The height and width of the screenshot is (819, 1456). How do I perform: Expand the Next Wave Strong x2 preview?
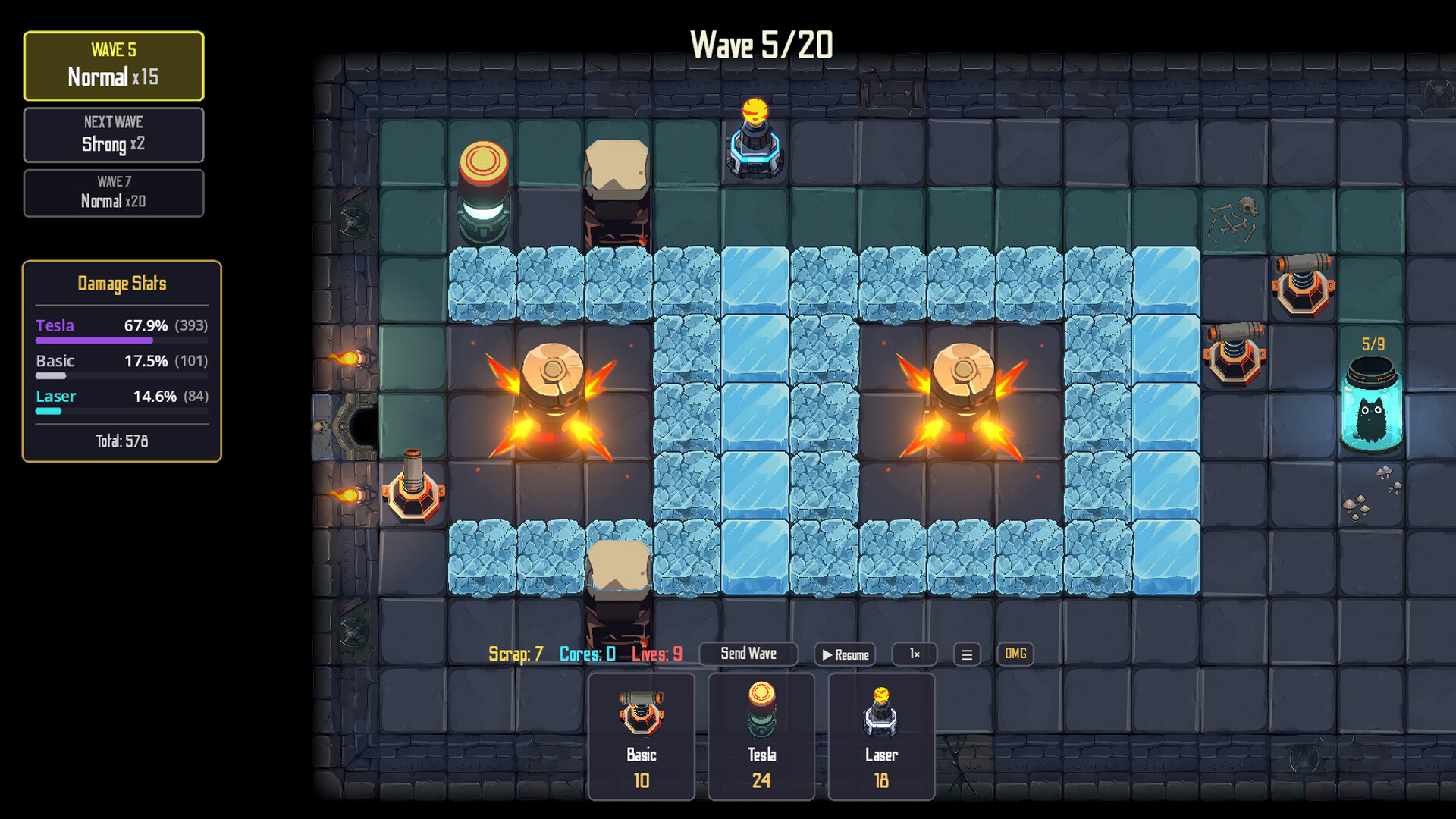[x=114, y=135]
